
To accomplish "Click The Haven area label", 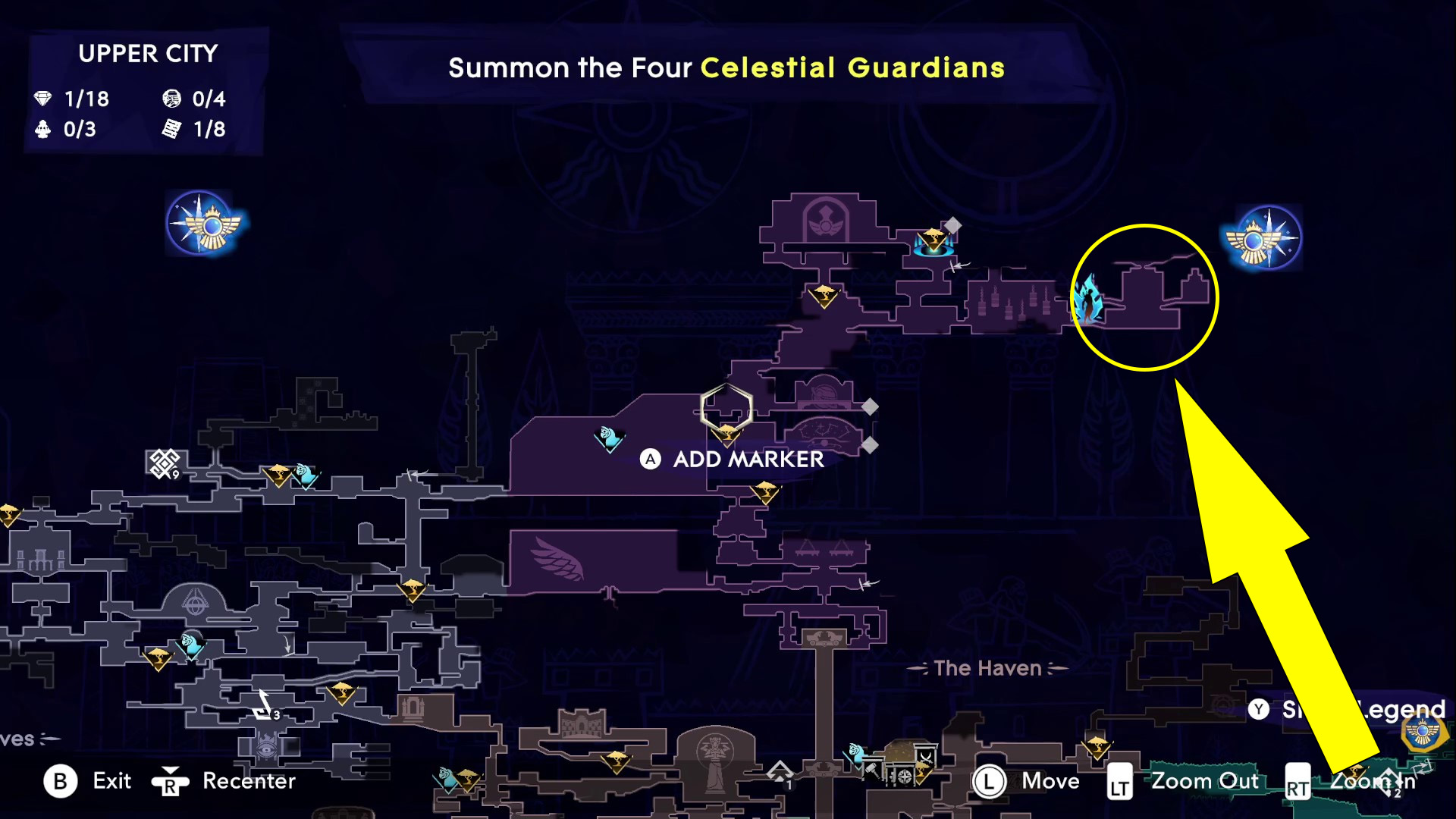I will pyautogui.click(x=987, y=668).
